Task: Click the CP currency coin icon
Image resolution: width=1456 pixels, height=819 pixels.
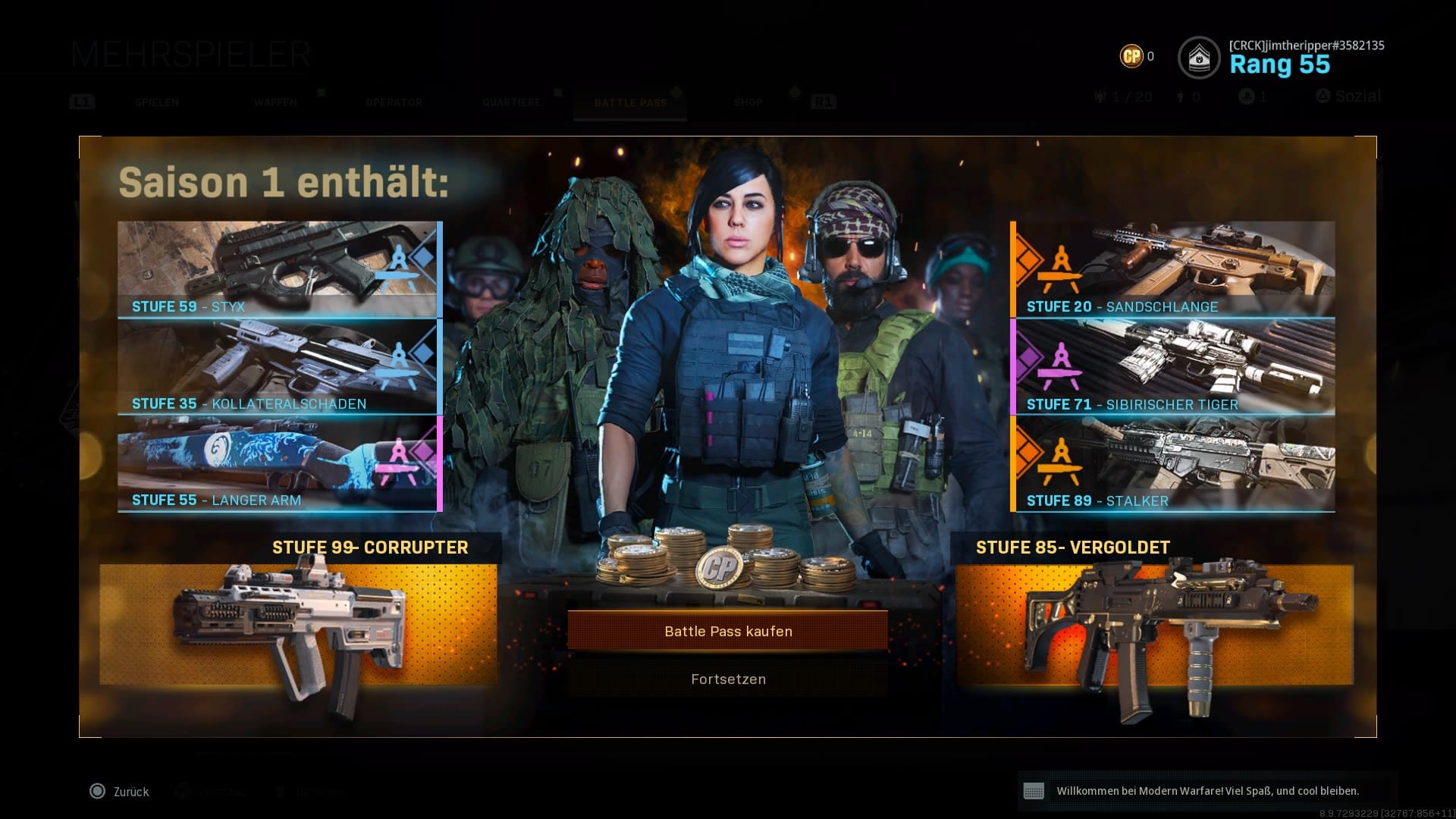Action: pyautogui.click(x=1131, y=56)
